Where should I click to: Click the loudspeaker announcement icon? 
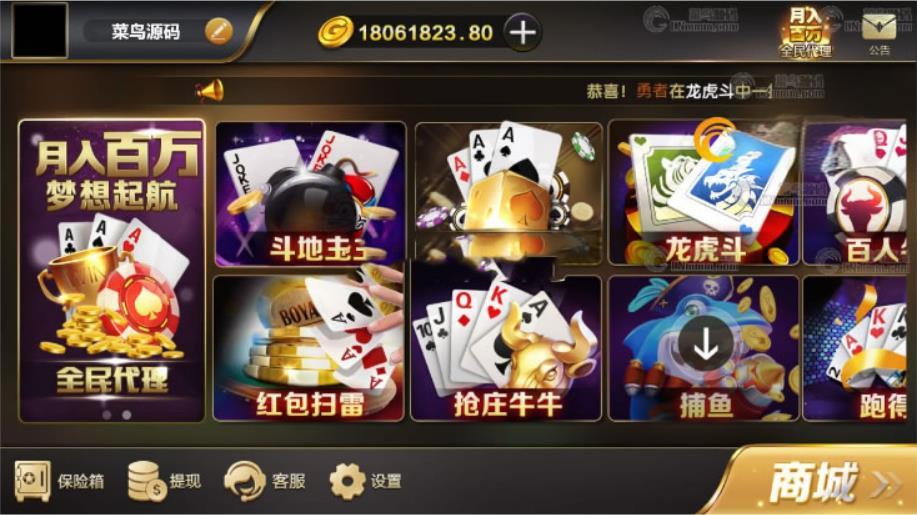[210, 91]
